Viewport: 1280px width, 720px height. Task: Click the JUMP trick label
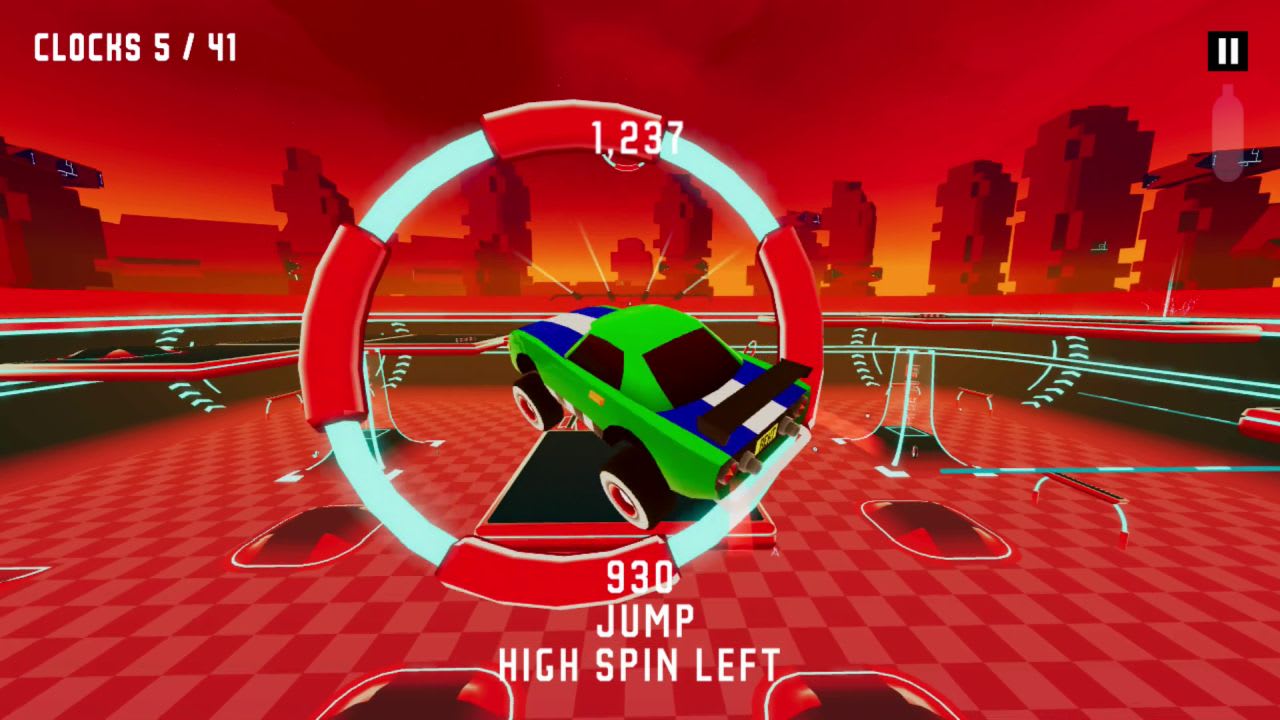[x=644, y=620]
